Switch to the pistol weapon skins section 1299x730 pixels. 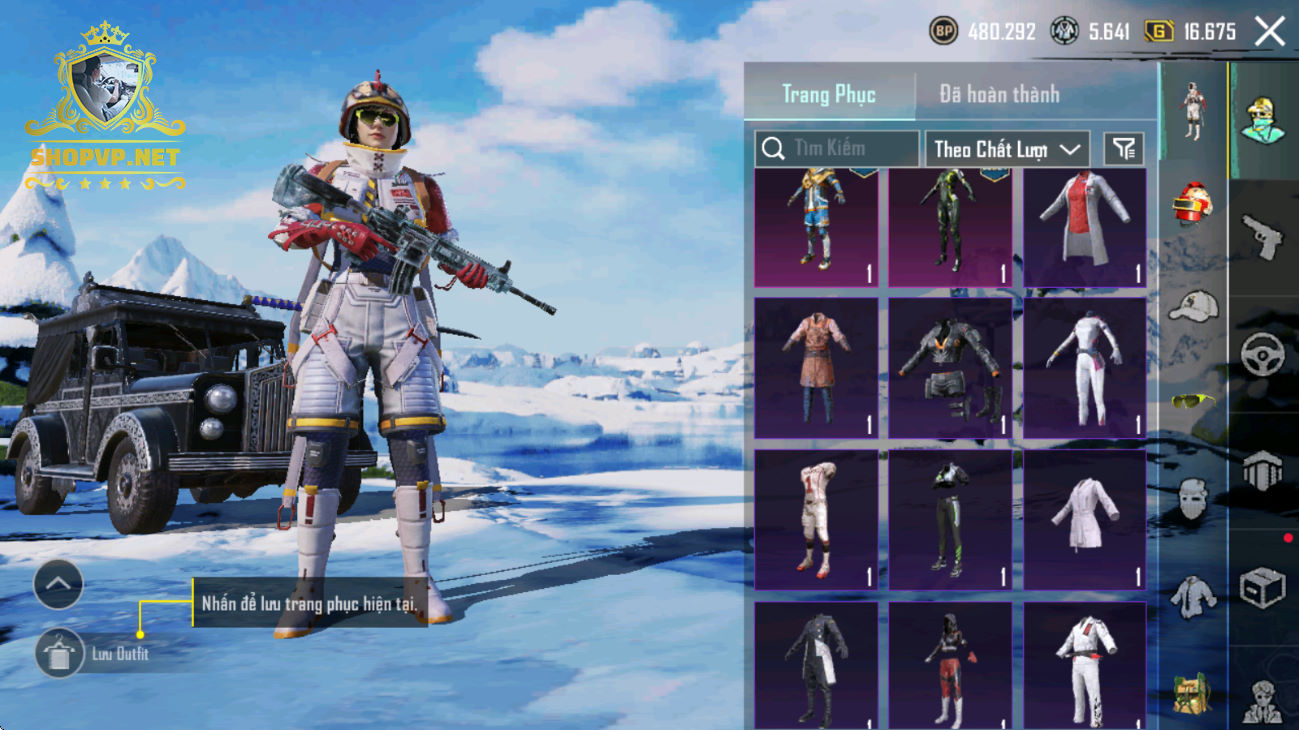pos(1262,236)
